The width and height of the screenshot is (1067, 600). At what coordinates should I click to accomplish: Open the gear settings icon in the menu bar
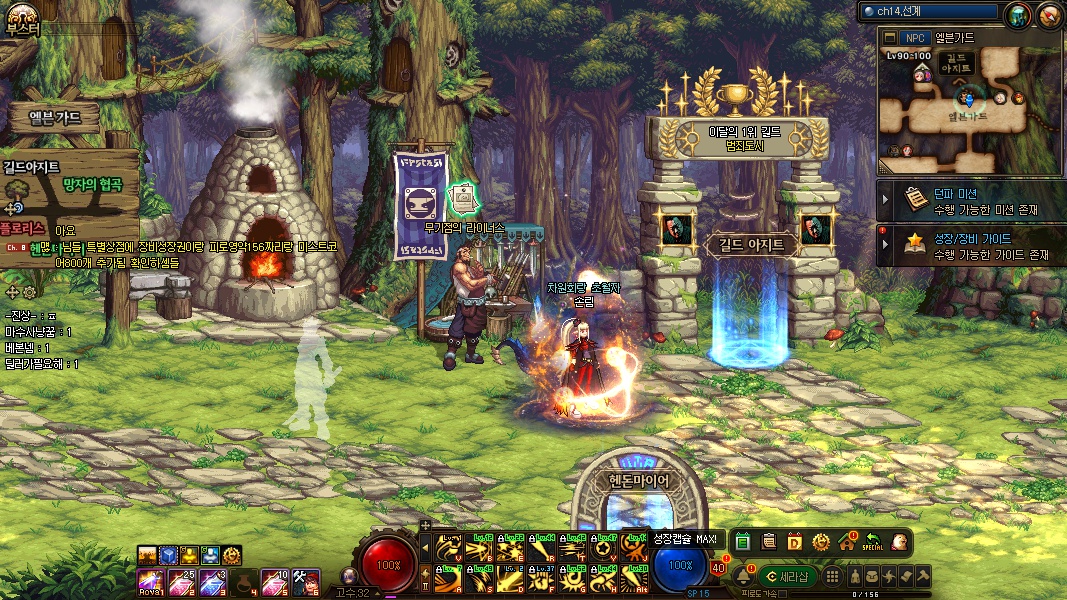[821, 542]
